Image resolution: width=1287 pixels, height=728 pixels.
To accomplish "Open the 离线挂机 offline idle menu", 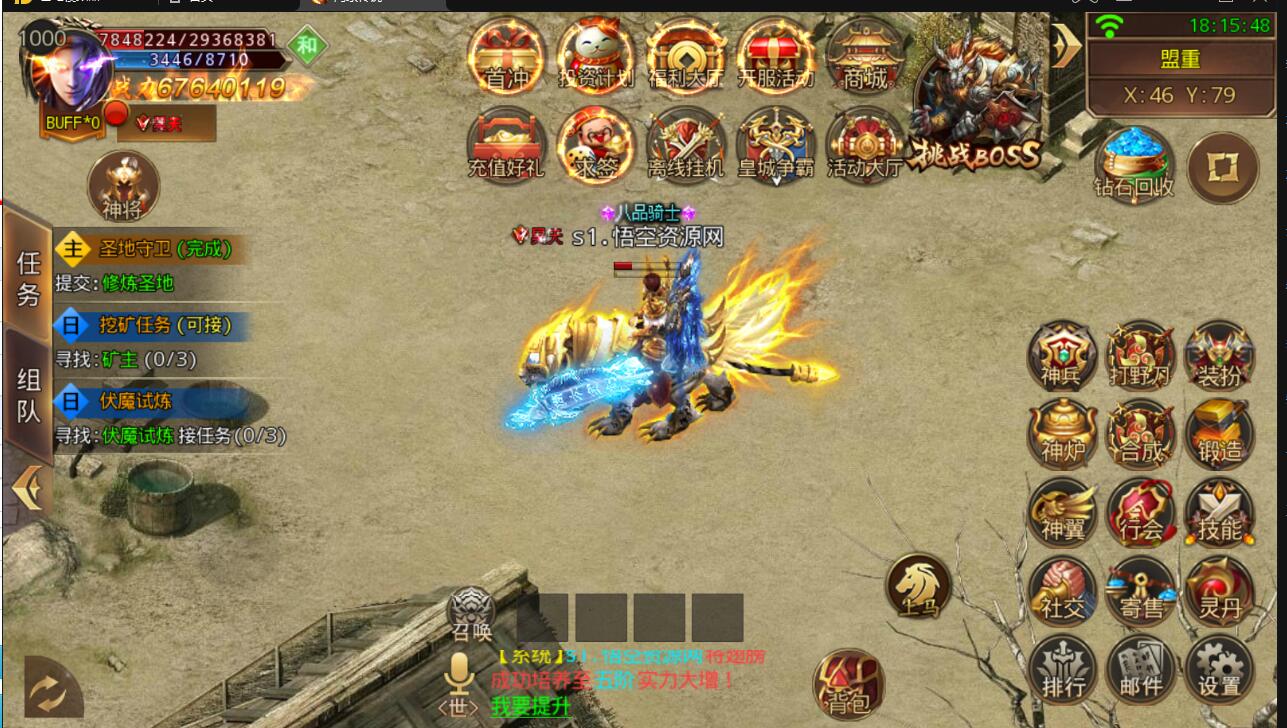I will click(x=685, y=146).
